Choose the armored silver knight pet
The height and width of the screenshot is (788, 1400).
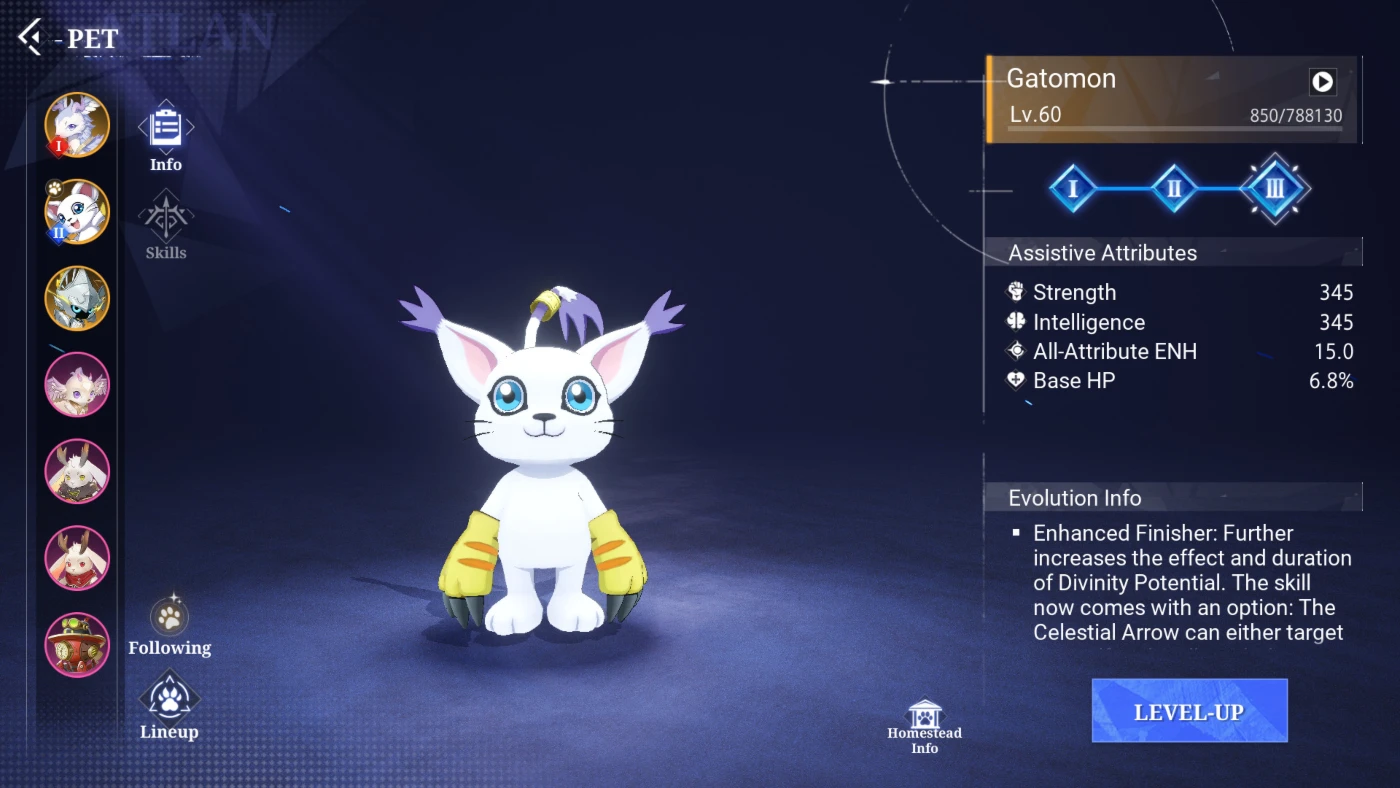coord(77,298)
